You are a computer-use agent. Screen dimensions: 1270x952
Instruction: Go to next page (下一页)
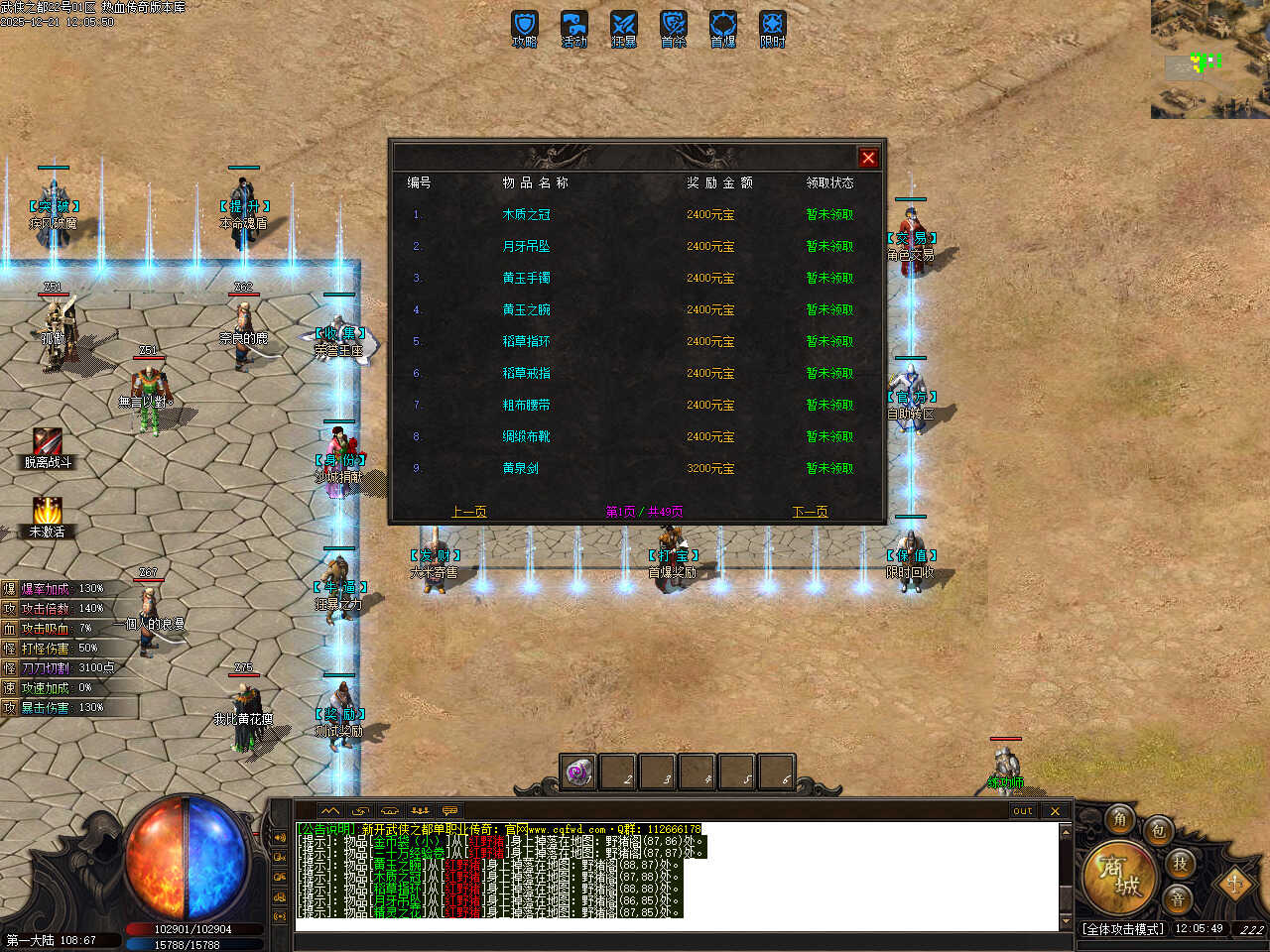[x=810, y=512]
